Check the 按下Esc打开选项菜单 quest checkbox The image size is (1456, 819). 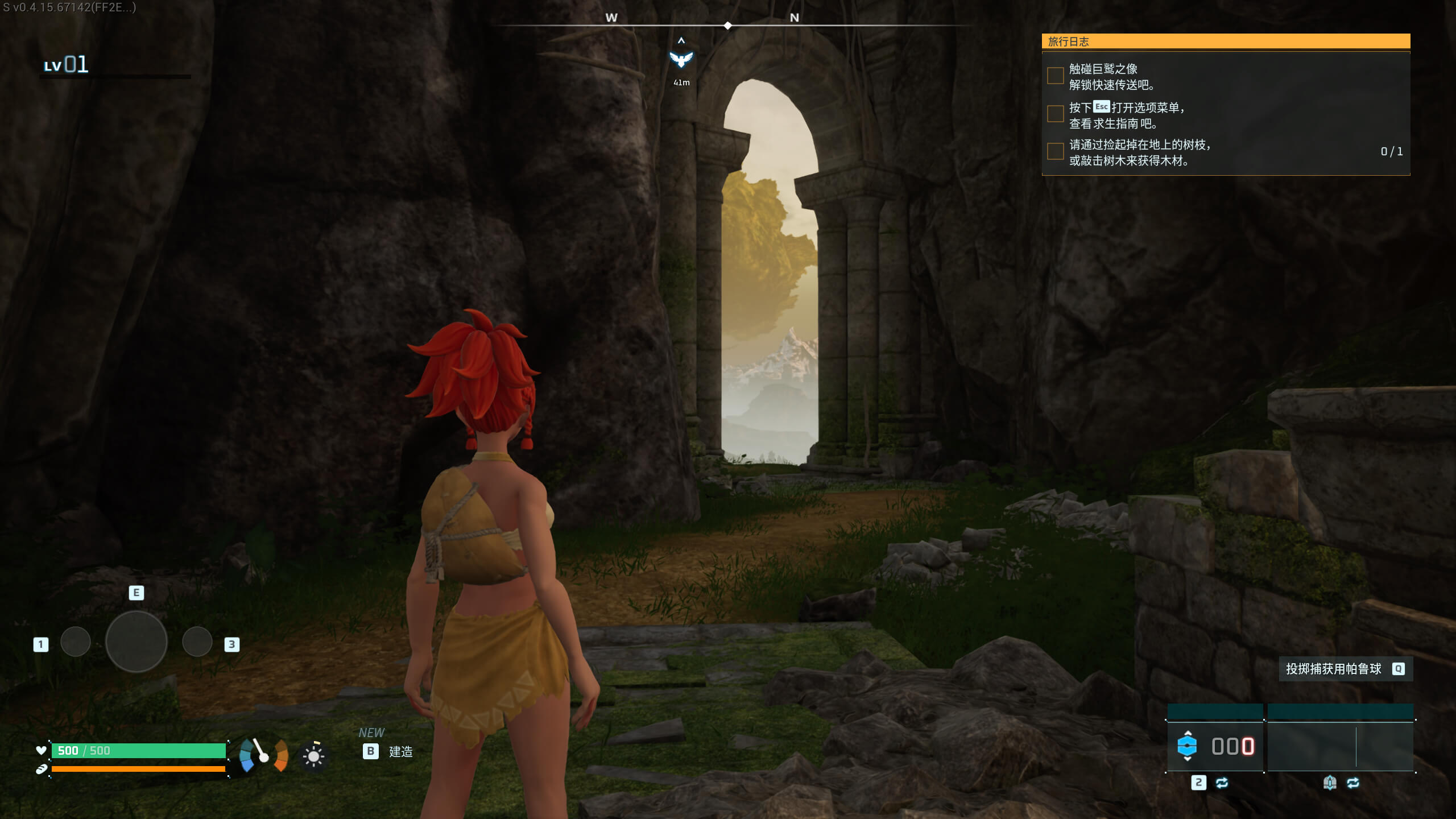(1055, 114)
